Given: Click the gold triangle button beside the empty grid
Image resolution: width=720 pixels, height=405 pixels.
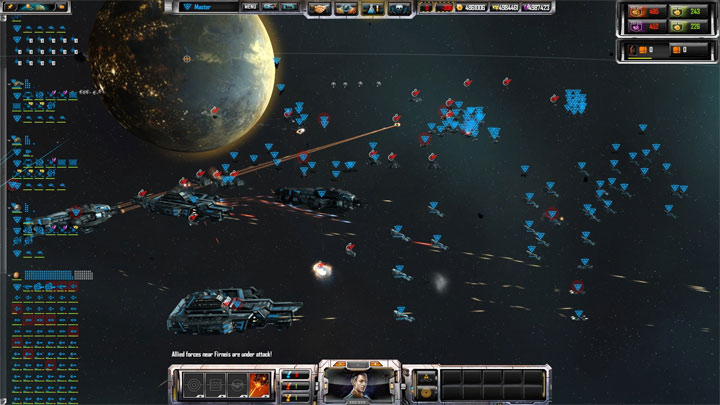Looking at the screenshot, I should click(x=425, y=377).
